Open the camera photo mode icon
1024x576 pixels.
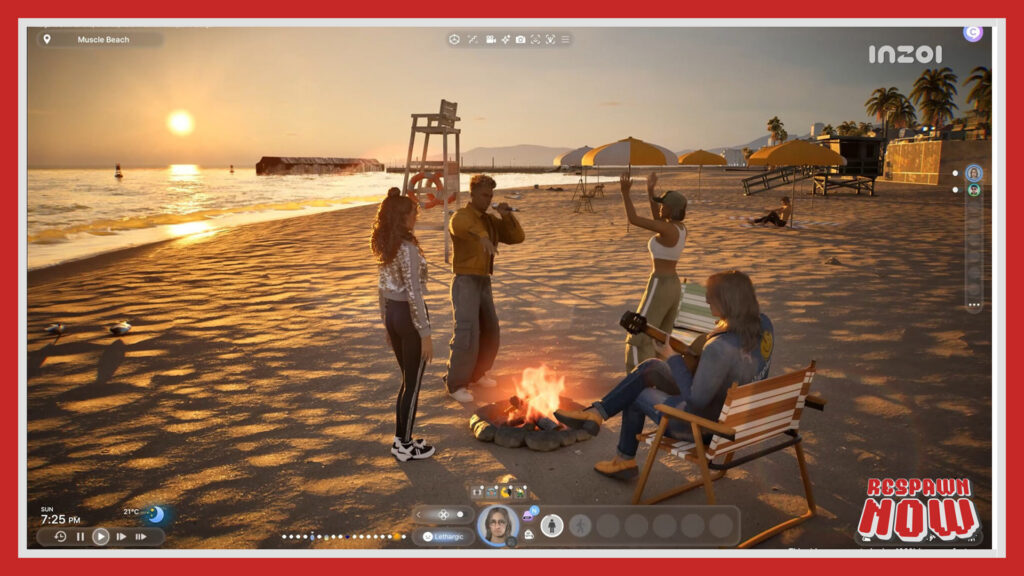coord(520,39)
